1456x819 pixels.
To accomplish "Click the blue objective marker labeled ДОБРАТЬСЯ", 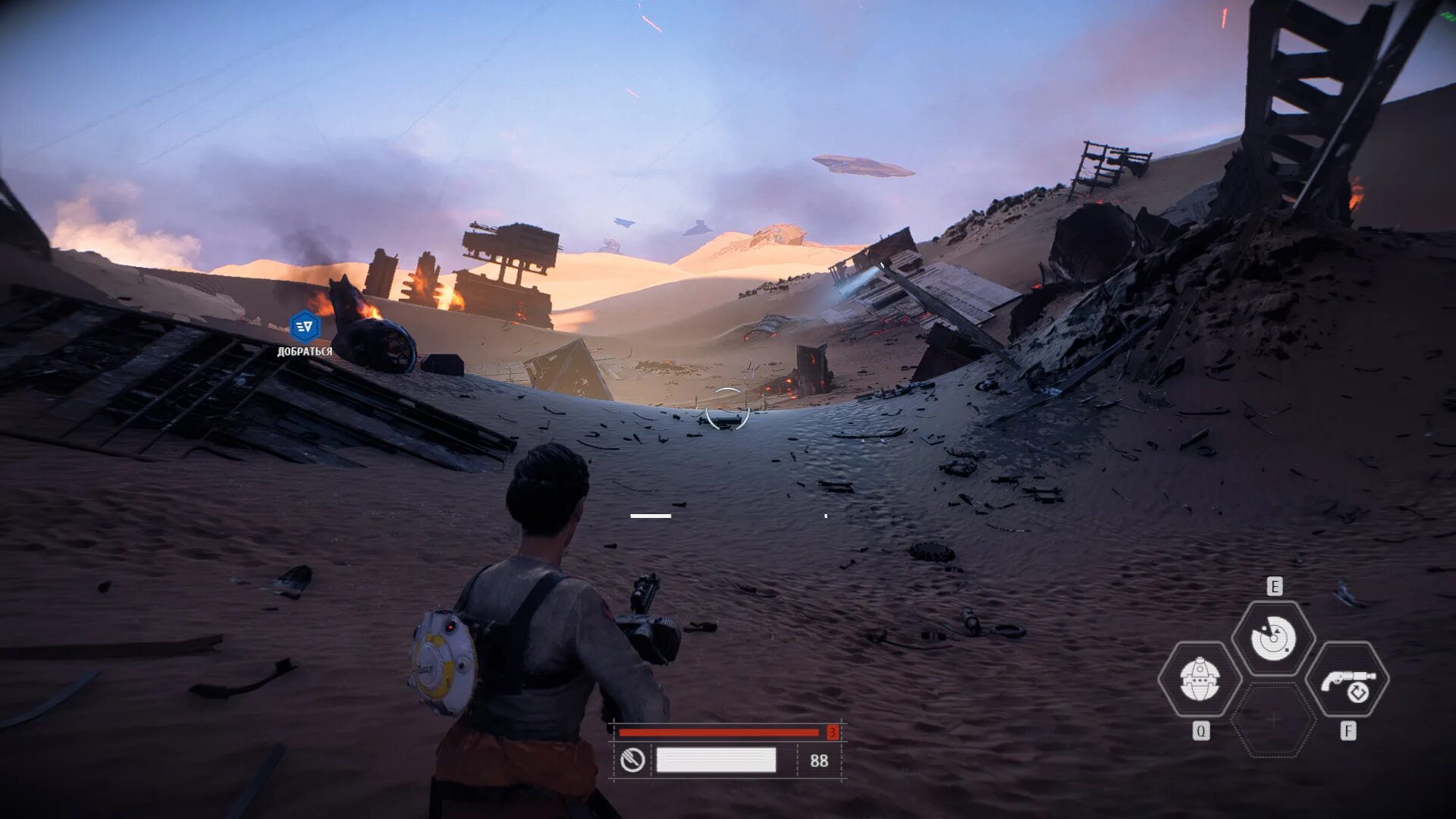I will click(305, 327).
